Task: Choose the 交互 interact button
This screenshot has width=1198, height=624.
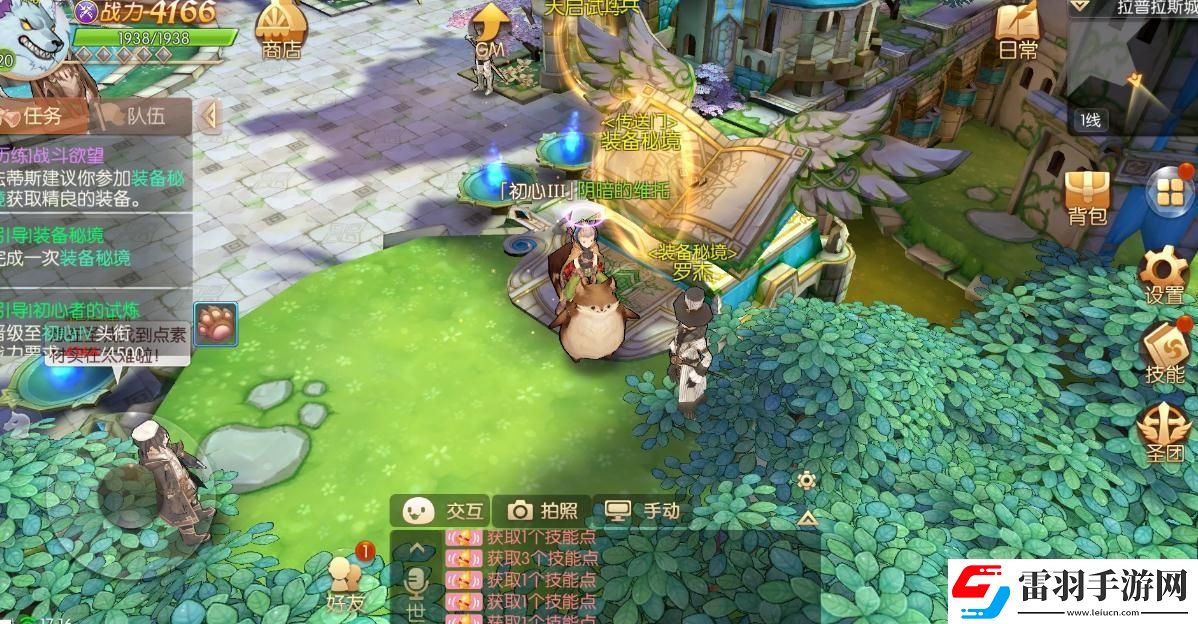Action: pyautogui.click(x=443, y=511)
